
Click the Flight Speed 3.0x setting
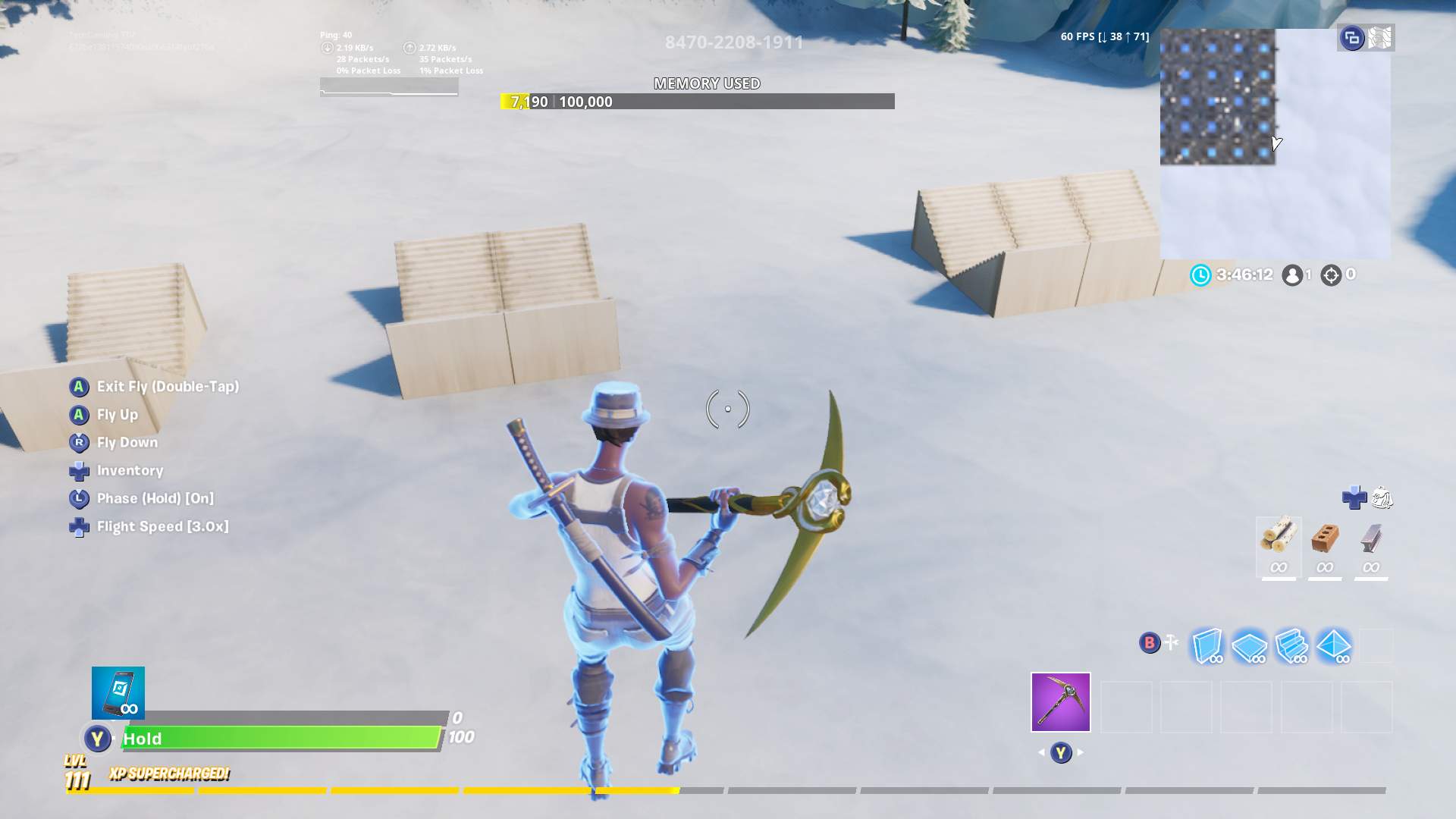[165, 526]
